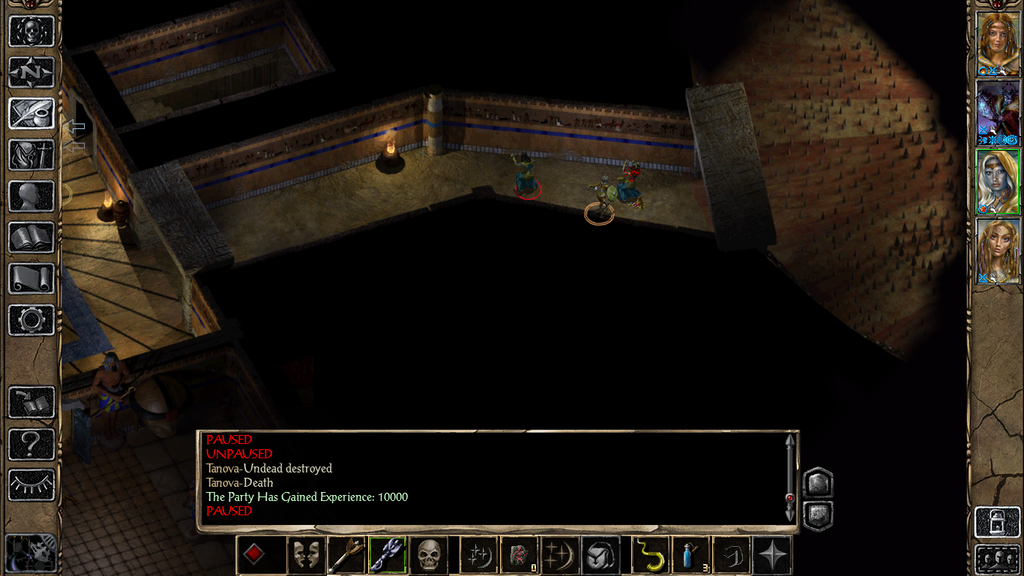Click the red diamond button in action bar
The width and height of the screenshot is (1024, 576).
point(255,555)
